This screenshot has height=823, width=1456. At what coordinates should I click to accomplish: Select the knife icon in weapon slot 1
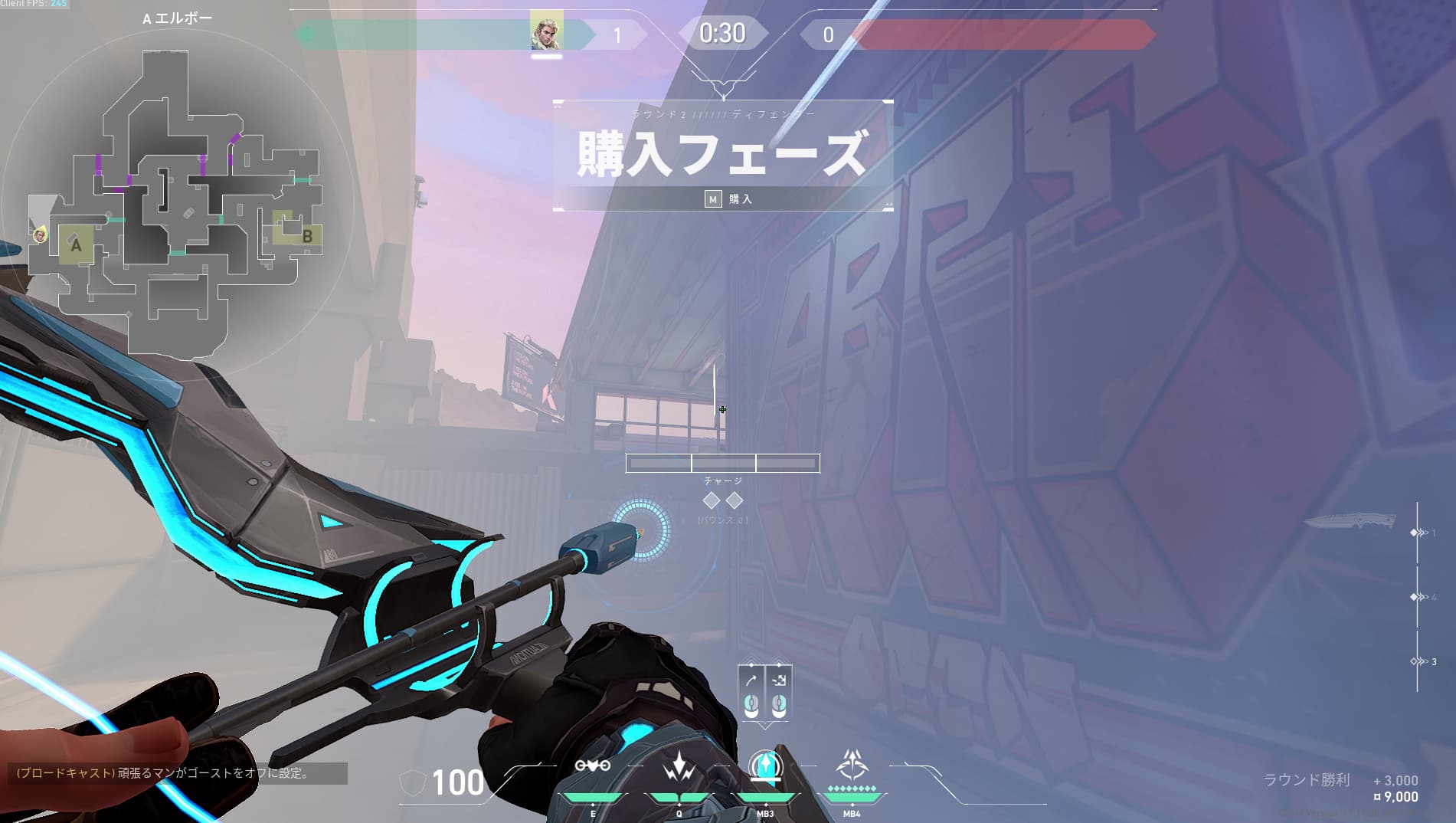pos(1350,521)
